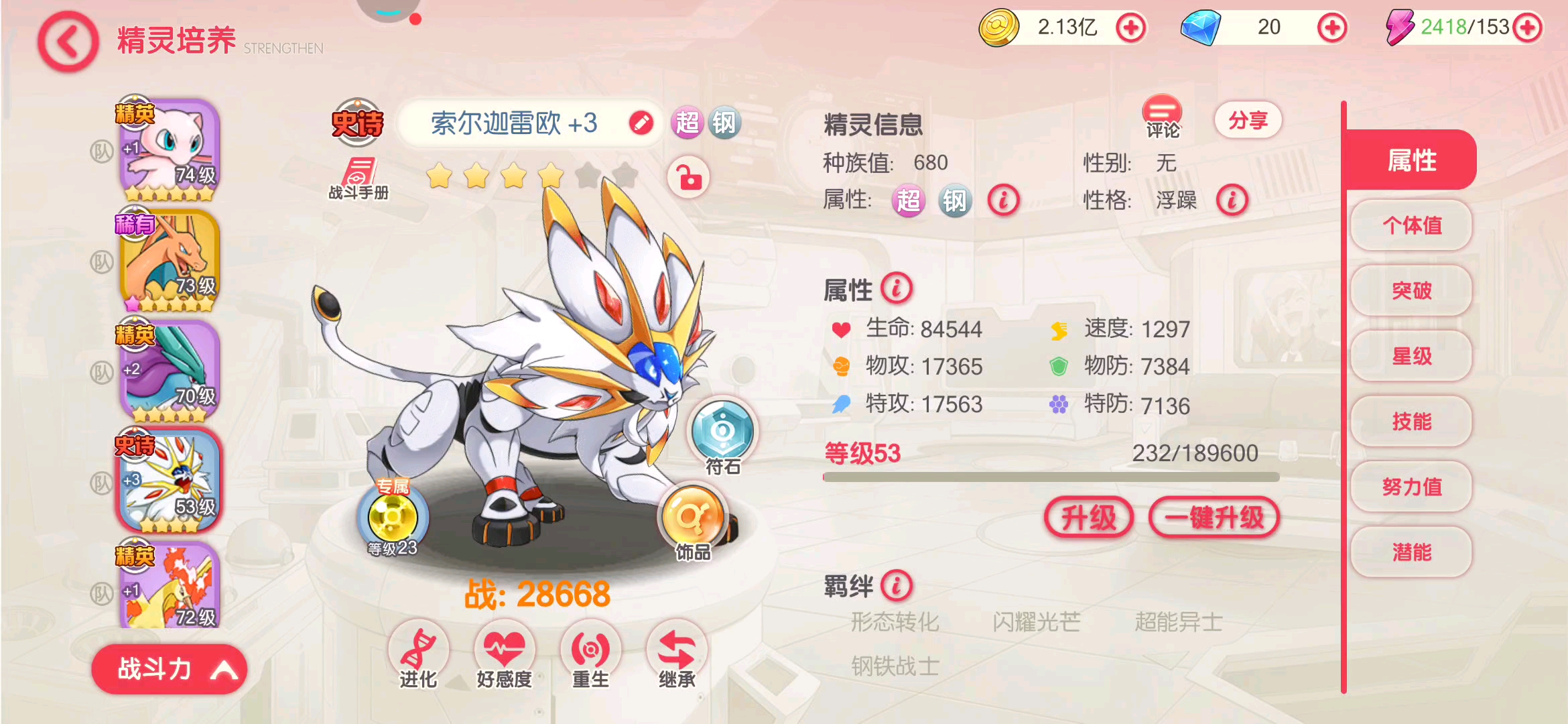
Task: Toggle the 超 type badge near the name
Action: (689, 123)
